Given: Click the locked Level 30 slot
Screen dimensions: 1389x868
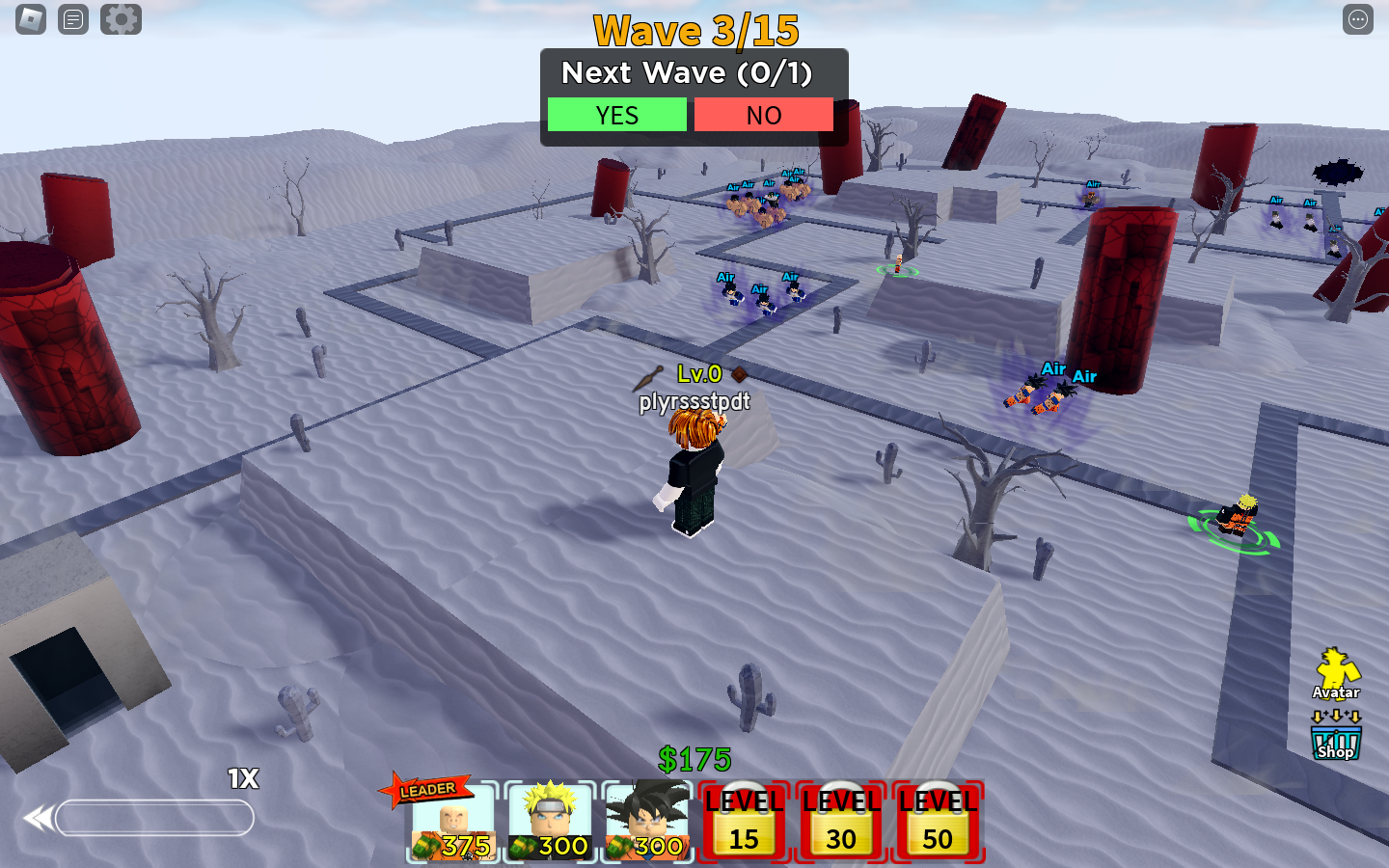Looking at the screenshot, I should pyautogui.click(x=841, y=822).
